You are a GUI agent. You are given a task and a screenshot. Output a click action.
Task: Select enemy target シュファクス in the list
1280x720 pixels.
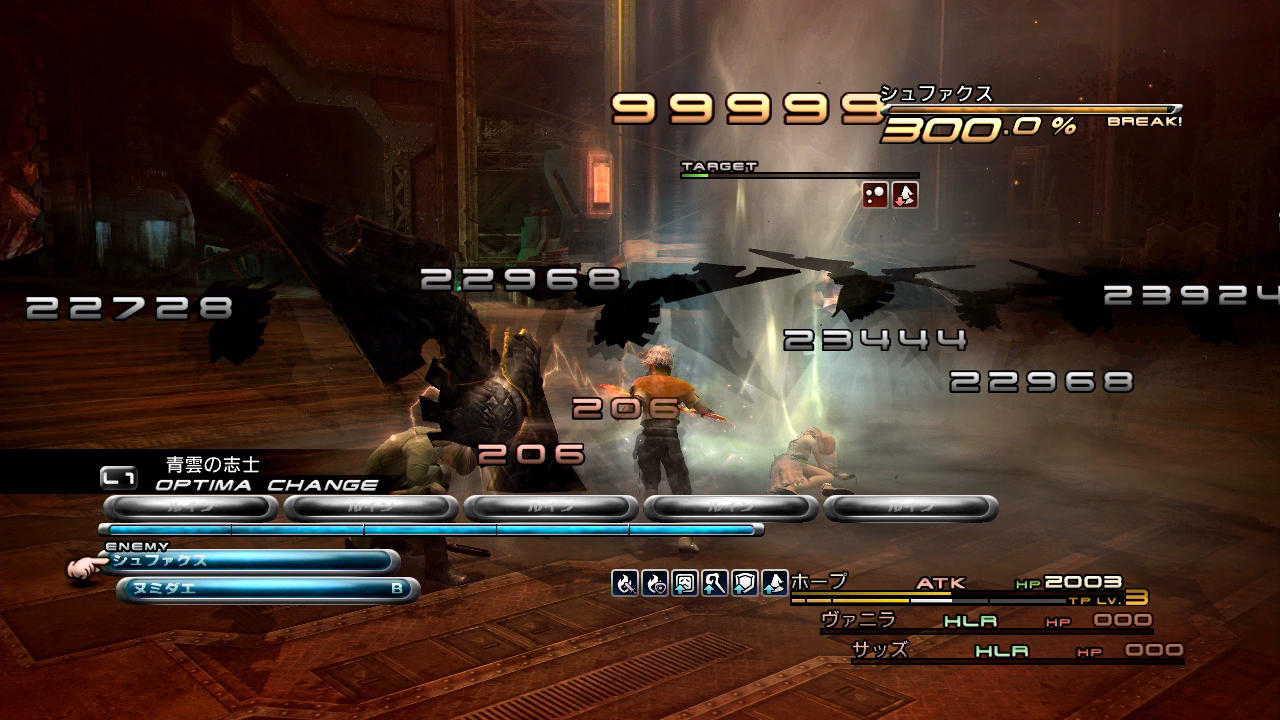click(250, 561)
